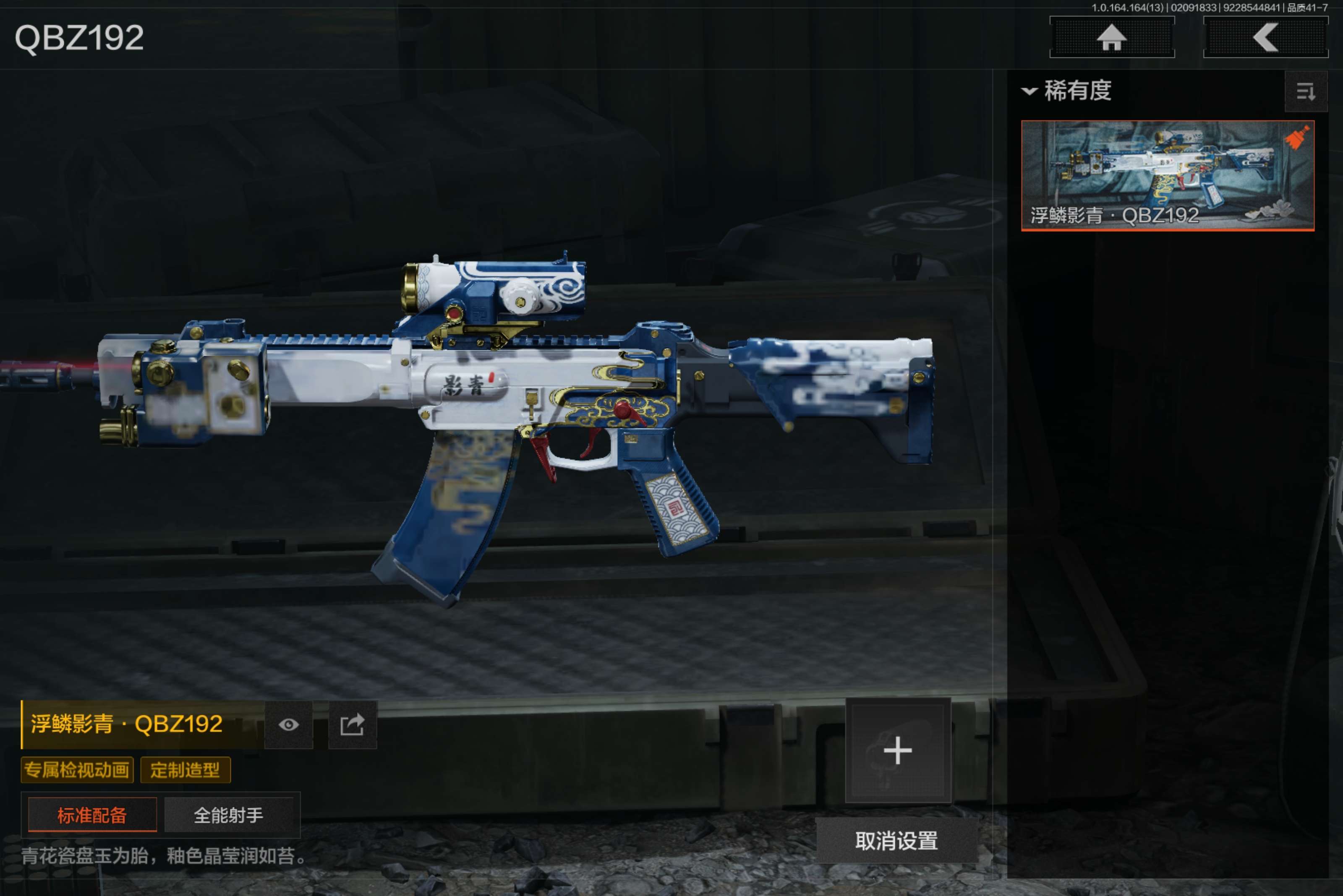This screenshot has width=1343, height=896.
Task: Switch to the 全能射手 tab
Action: [229, 814]
